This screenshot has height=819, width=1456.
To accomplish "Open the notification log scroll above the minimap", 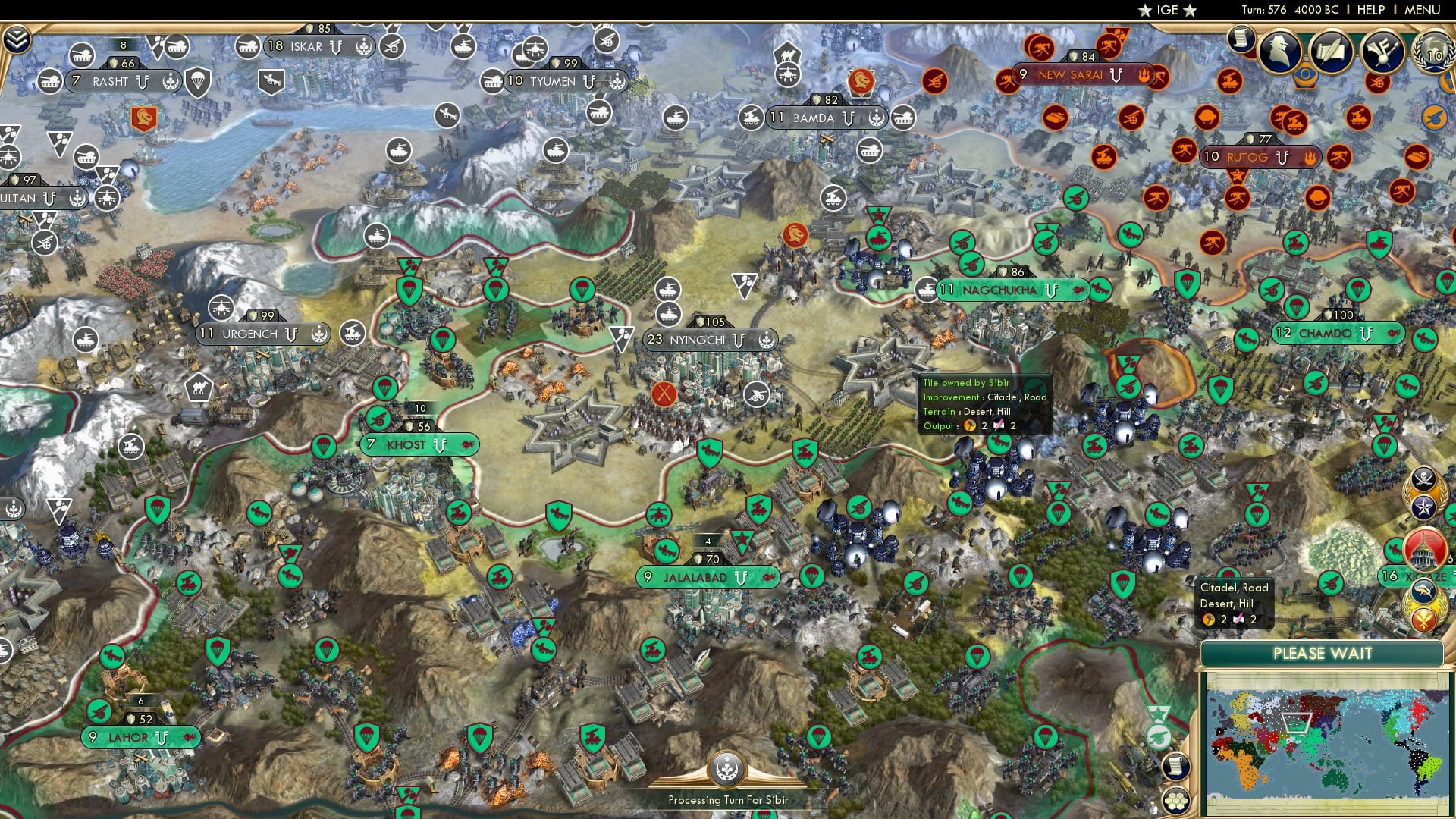I will click(1176, 767).
